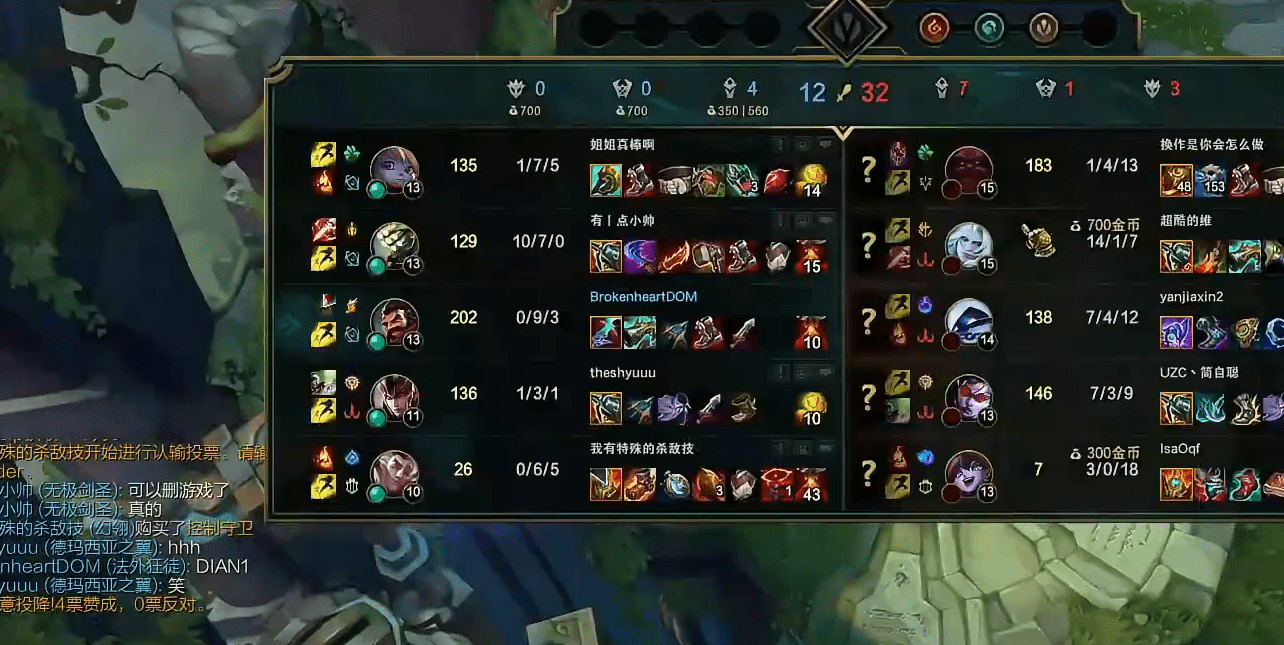Select the gold coin trinket showing 14
This screenshot has width=1284, height=645.
click(x=811, y=181)
